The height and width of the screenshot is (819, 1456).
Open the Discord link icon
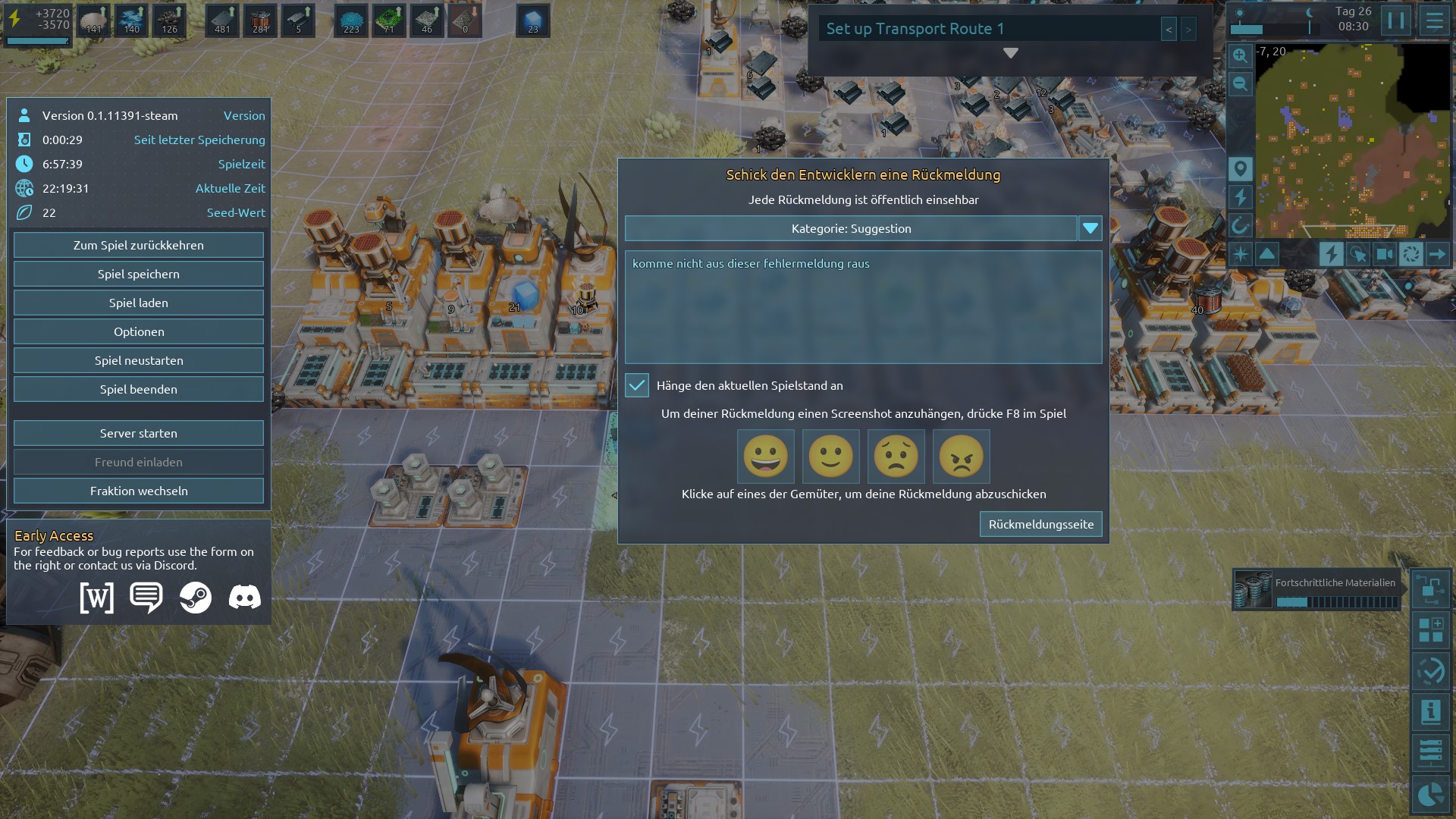click(x=244, y=598)
